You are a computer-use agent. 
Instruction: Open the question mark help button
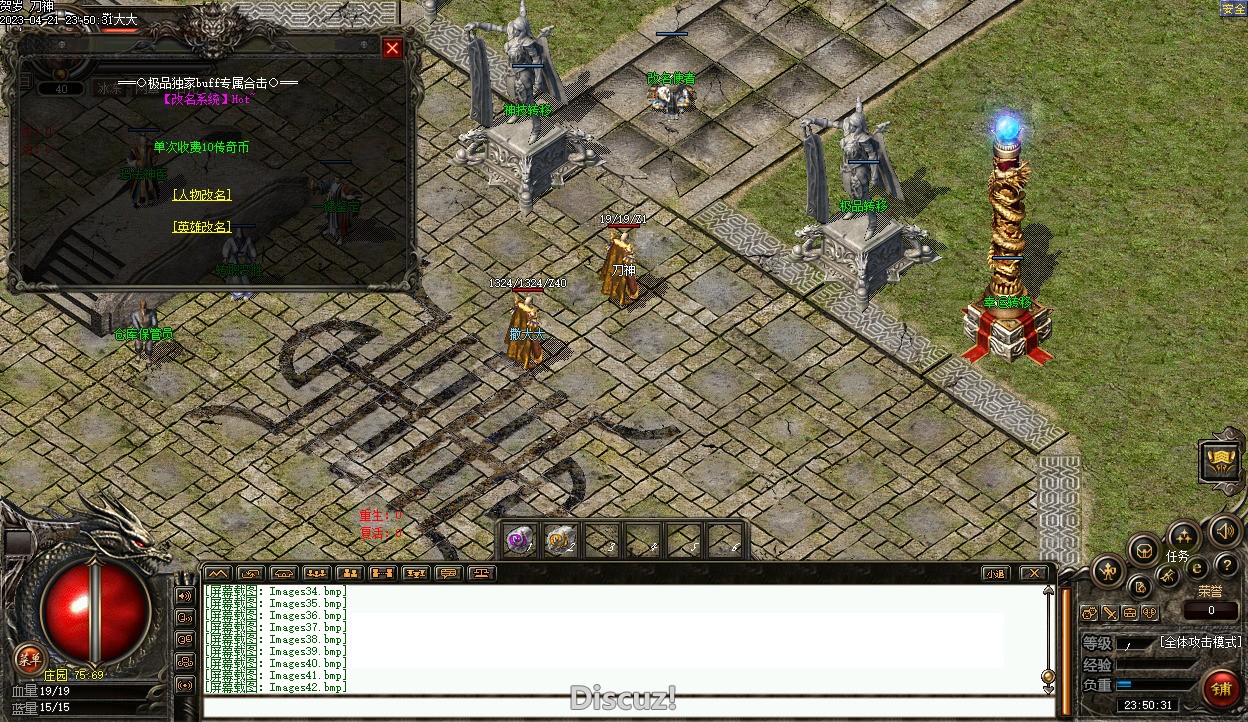(1226, 566)
